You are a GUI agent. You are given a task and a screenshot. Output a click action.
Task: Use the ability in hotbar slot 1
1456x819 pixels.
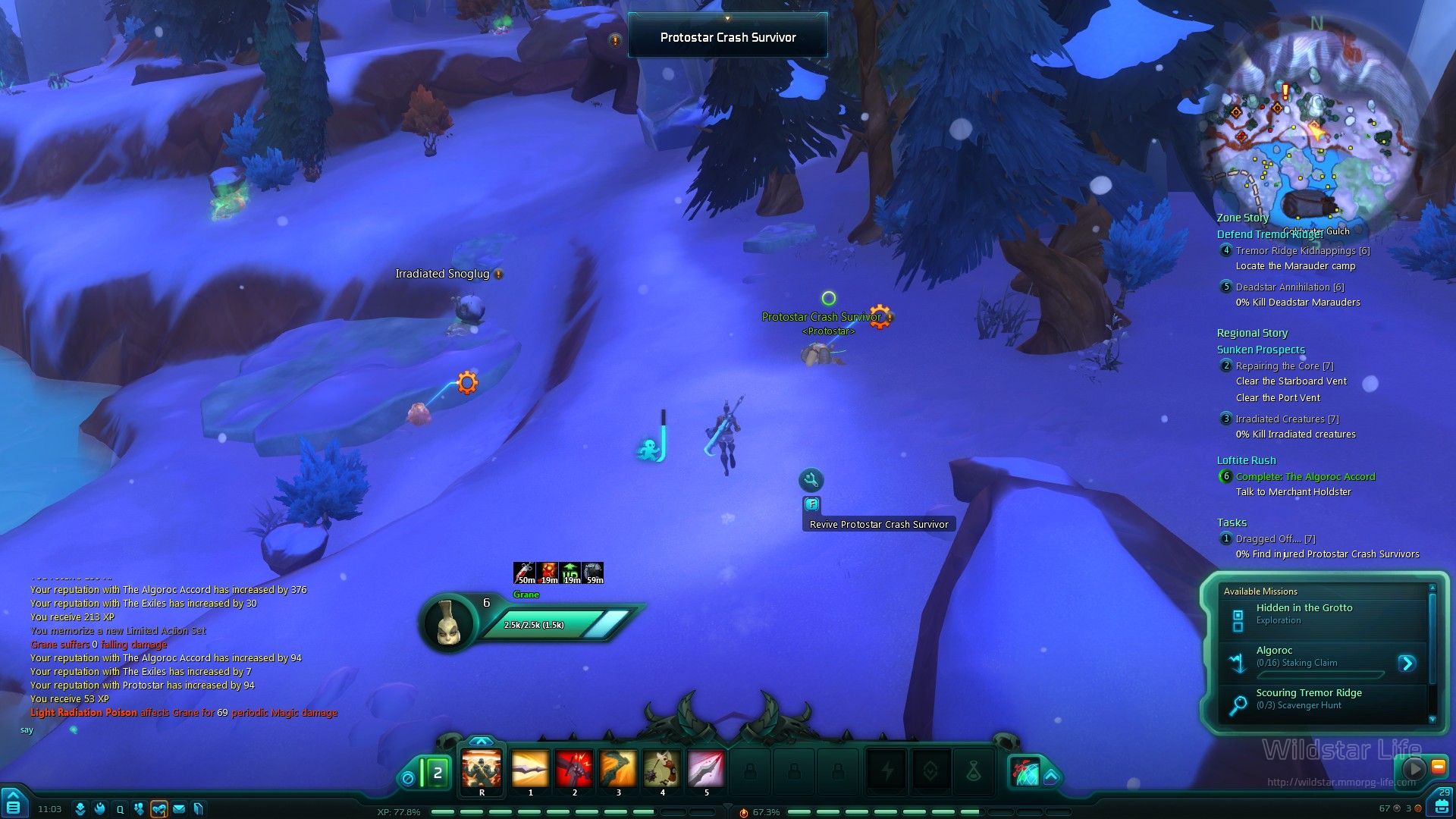point(530,769)
